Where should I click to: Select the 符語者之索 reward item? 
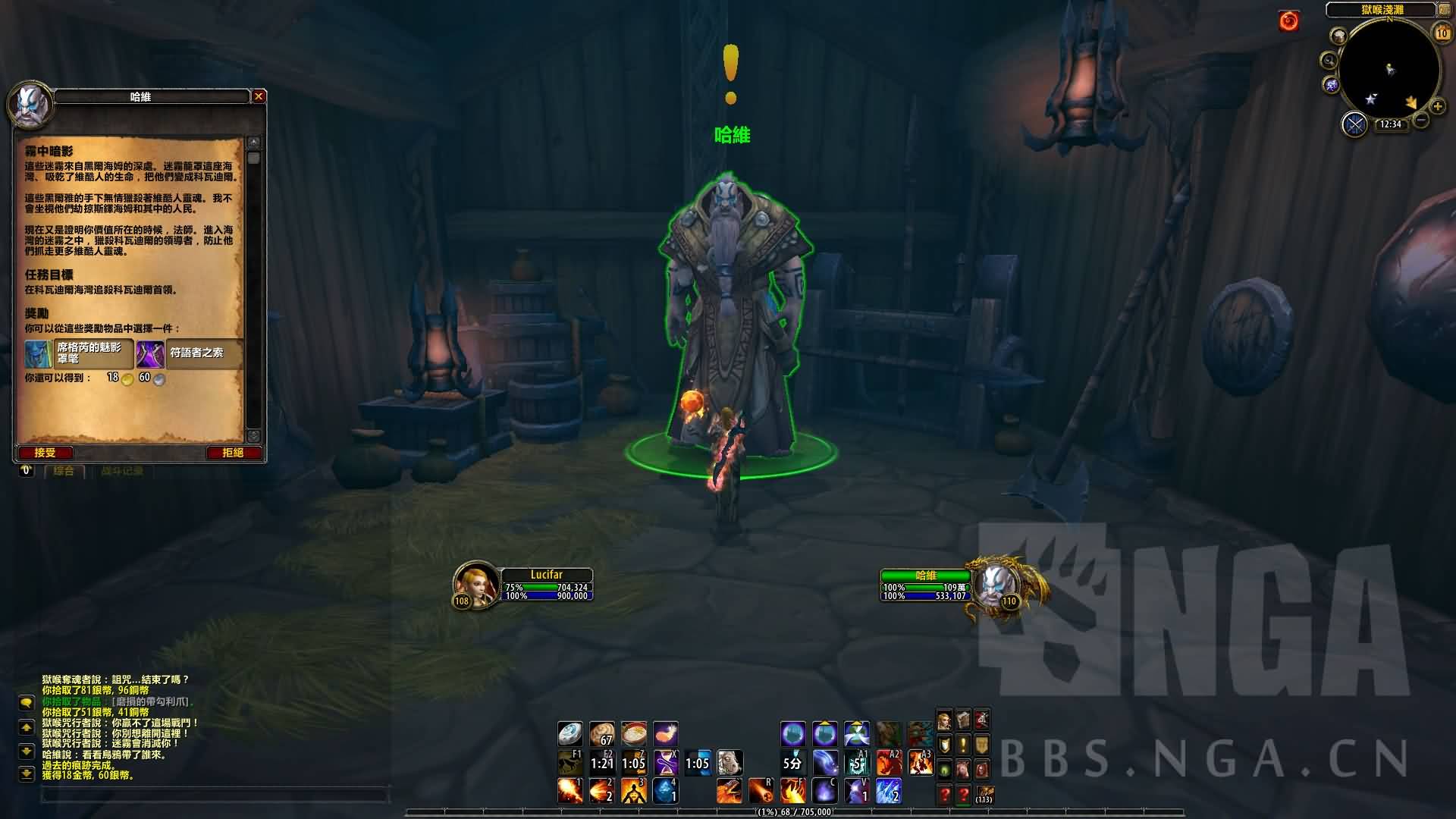click(188, 353)
